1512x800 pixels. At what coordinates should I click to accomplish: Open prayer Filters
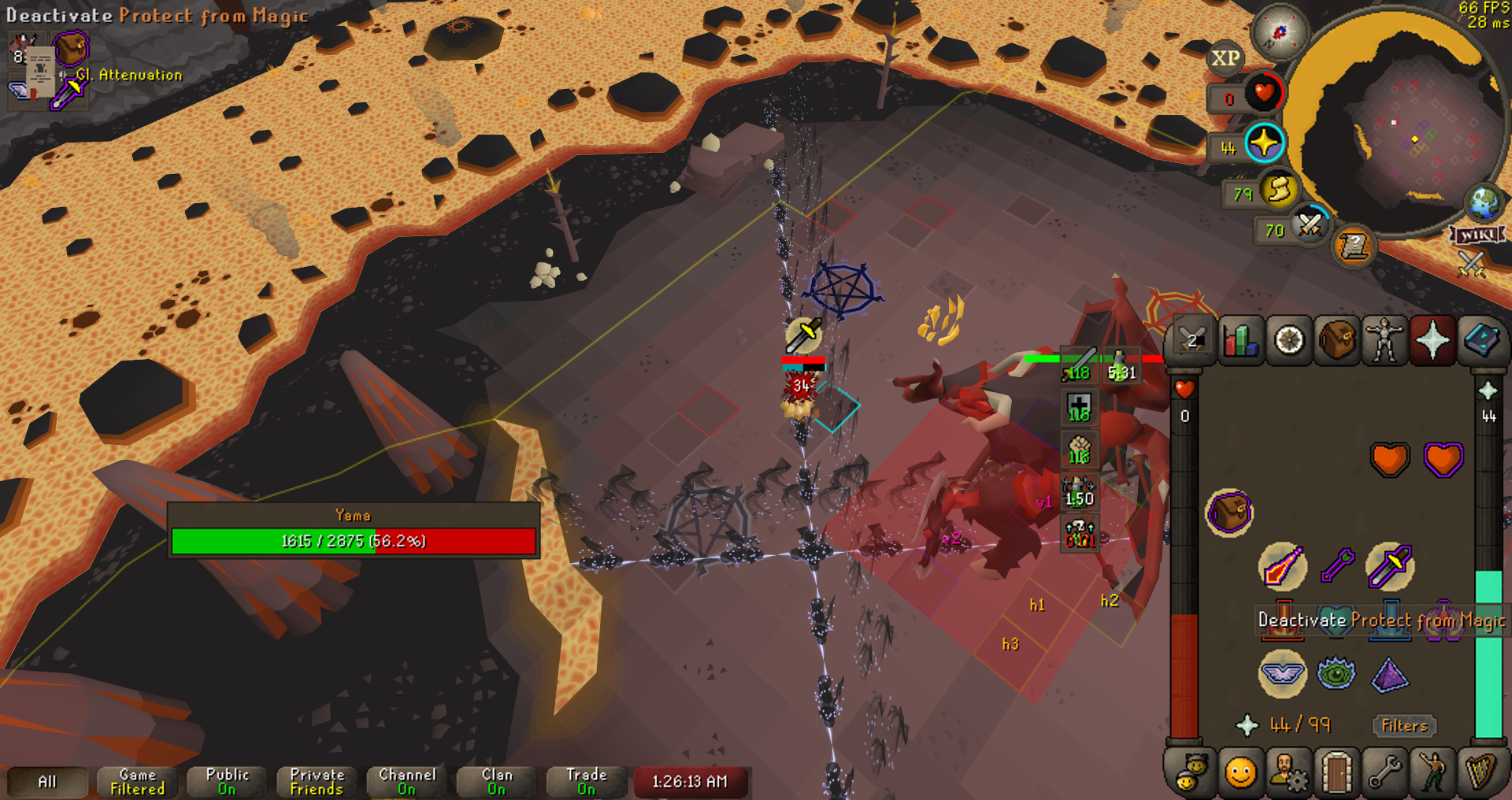1404,725
